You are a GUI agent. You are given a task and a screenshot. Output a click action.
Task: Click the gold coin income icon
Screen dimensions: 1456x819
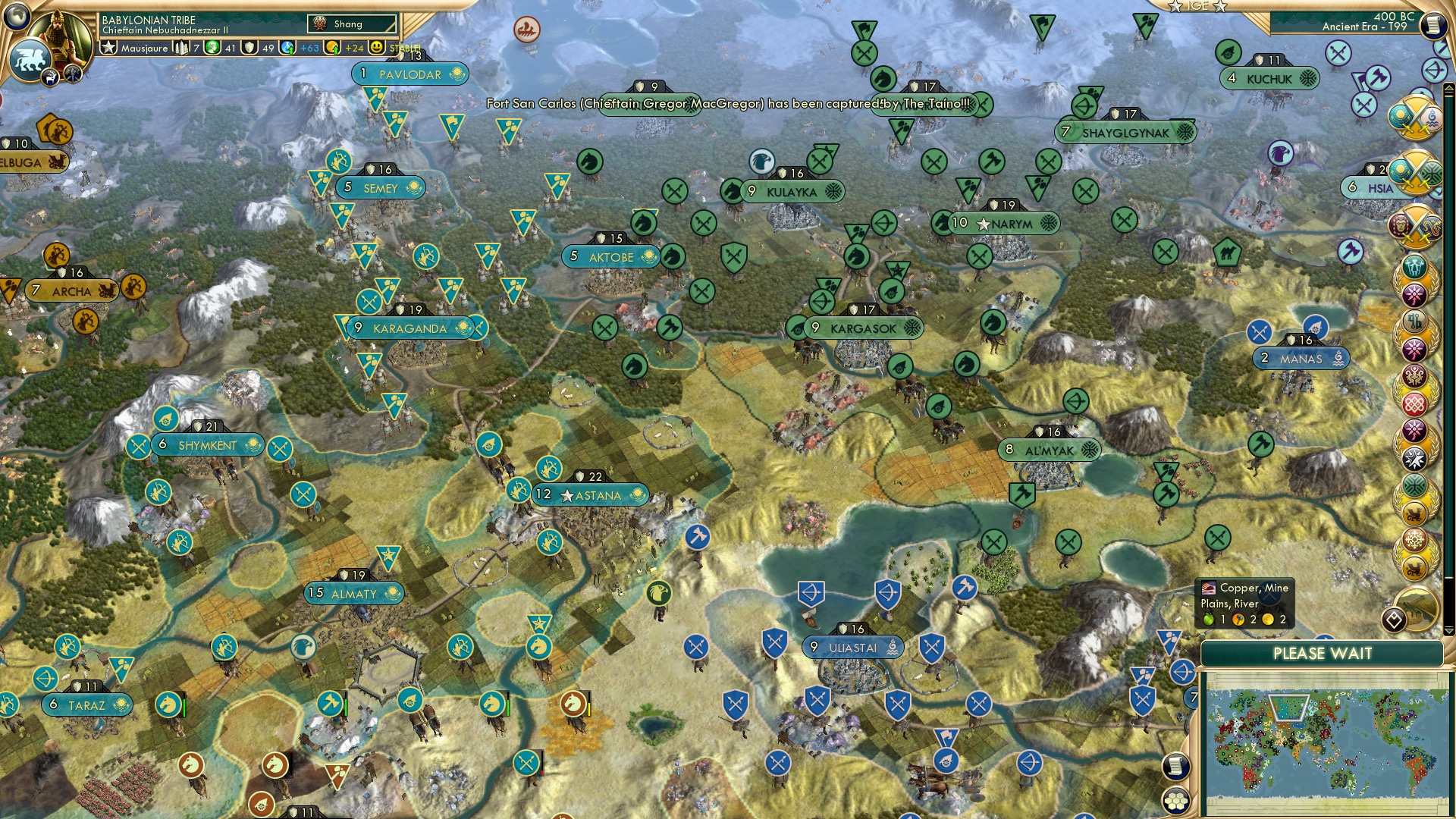click(334, 48)
